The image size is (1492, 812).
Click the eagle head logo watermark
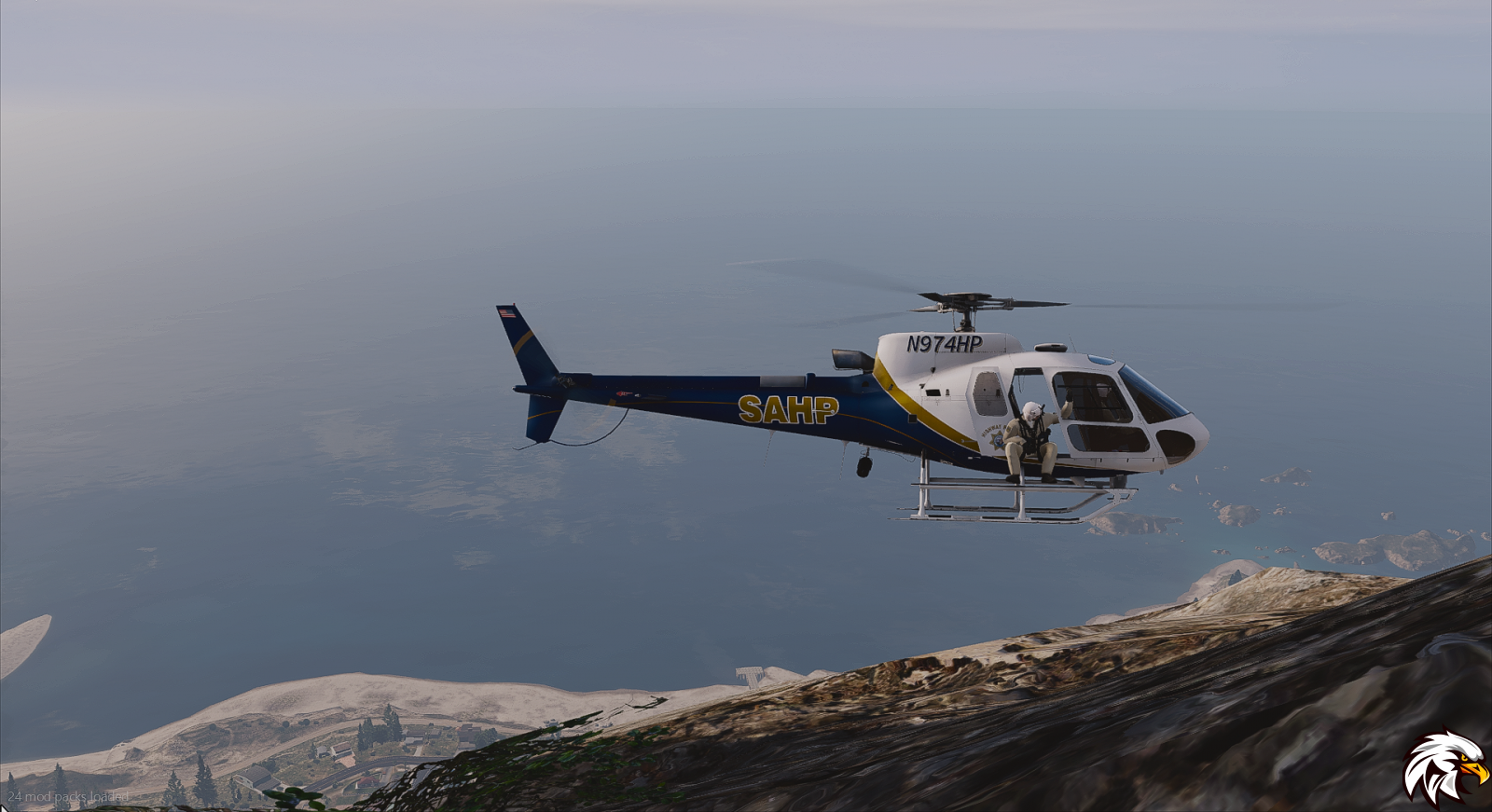1444,767
